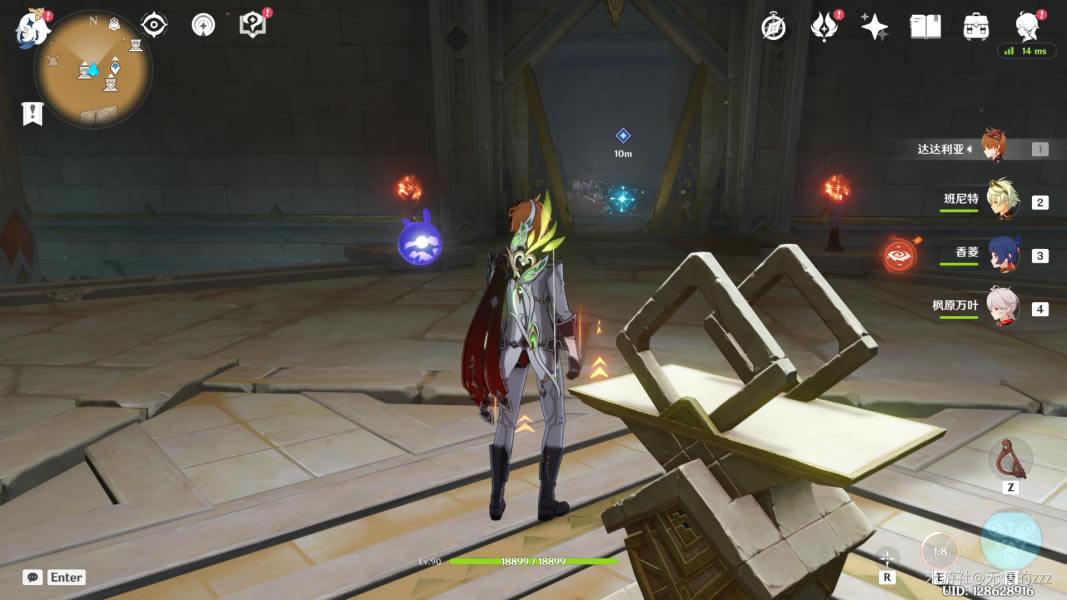1067x600 pixels.
Task: Switch to party member 香菱
Action: [1002, 254]
